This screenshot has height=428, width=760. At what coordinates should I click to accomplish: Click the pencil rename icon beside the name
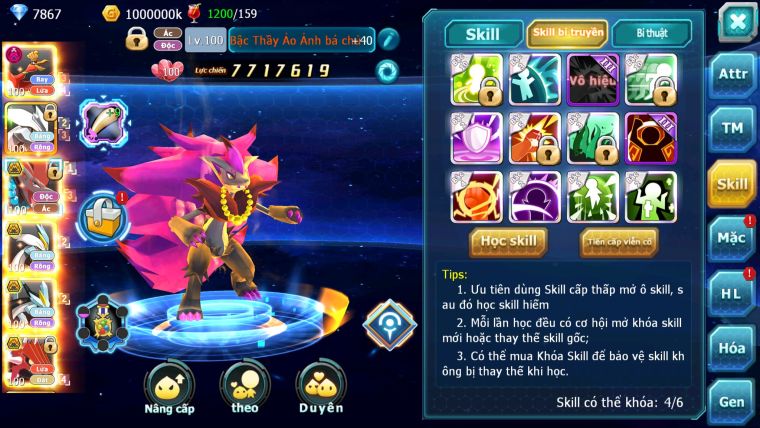coord(388,40)
